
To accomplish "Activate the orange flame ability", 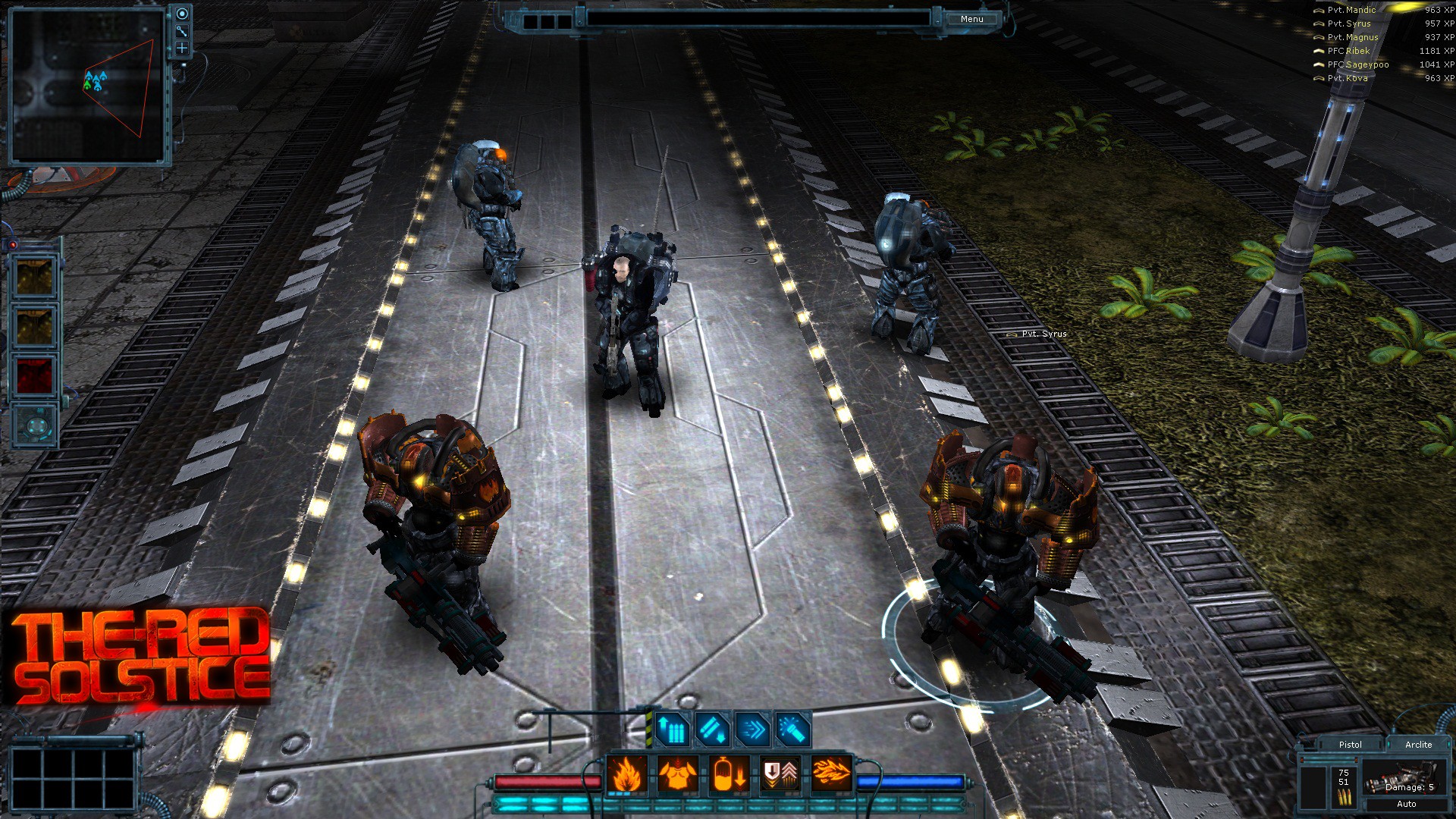I will coord(626,775).
